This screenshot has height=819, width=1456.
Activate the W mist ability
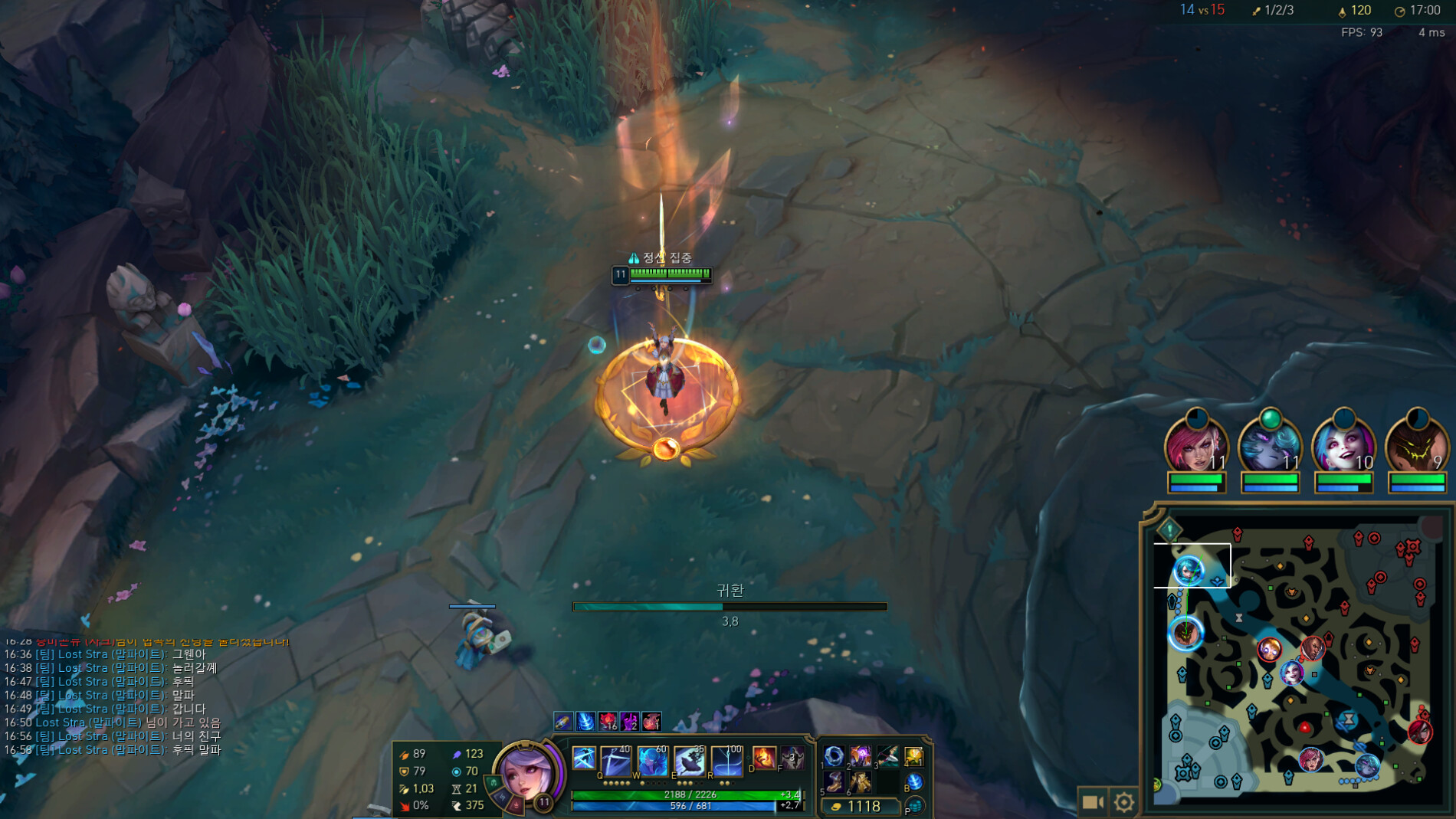point(651,760)
